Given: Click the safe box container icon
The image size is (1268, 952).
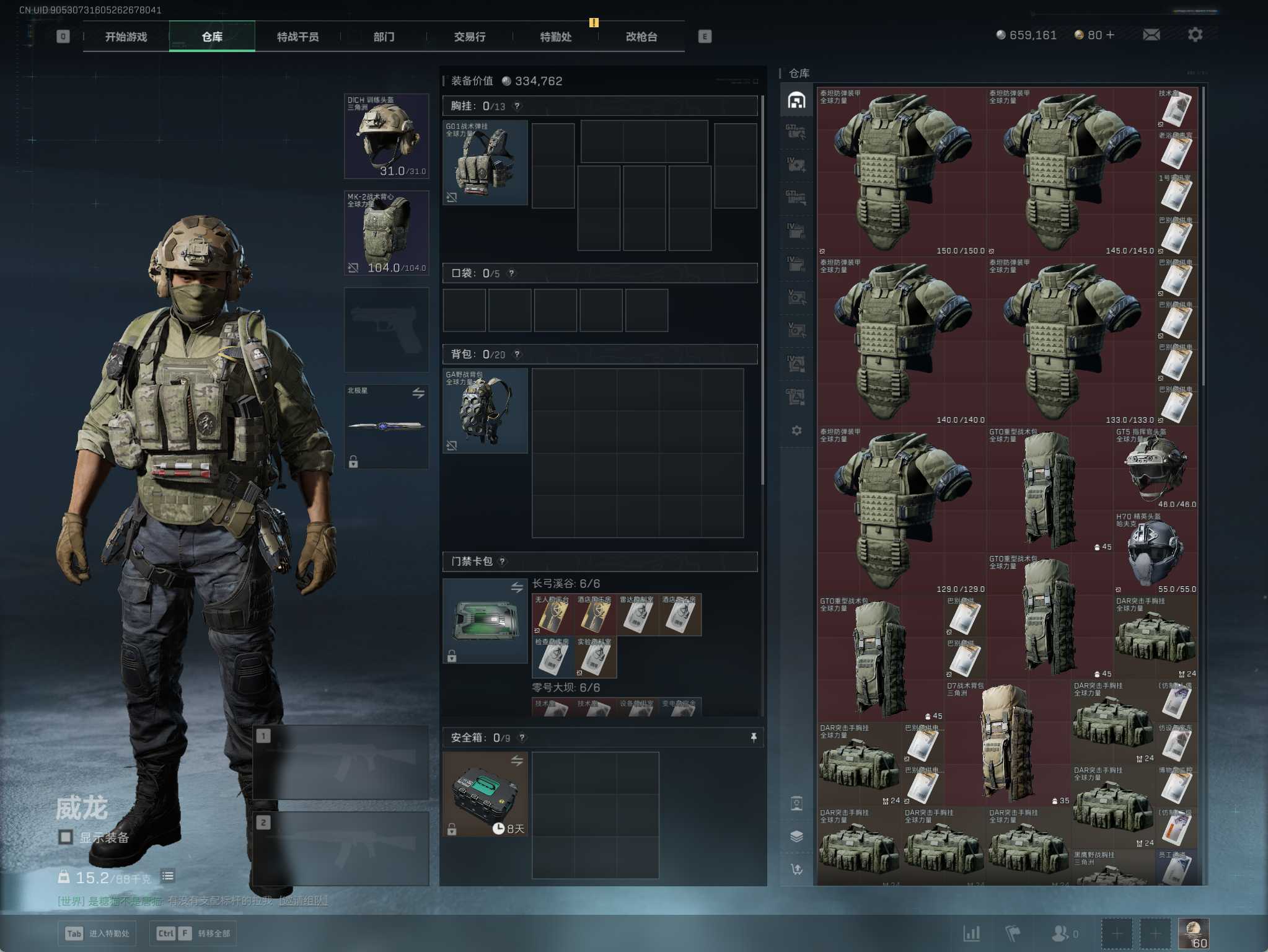Looking at the screenshot, I should [485, 794].
